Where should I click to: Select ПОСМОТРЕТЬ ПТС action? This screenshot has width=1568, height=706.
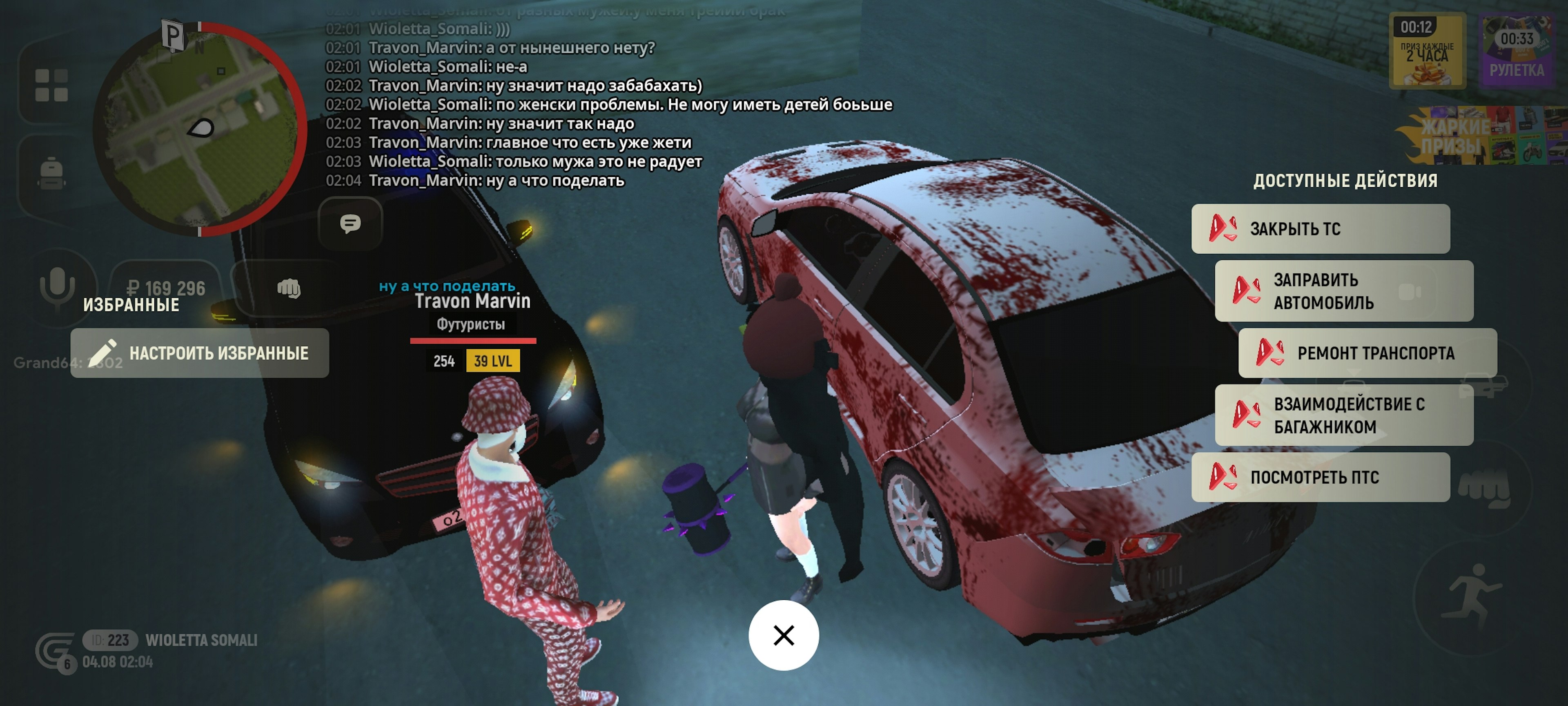[x=1320, y=478]
